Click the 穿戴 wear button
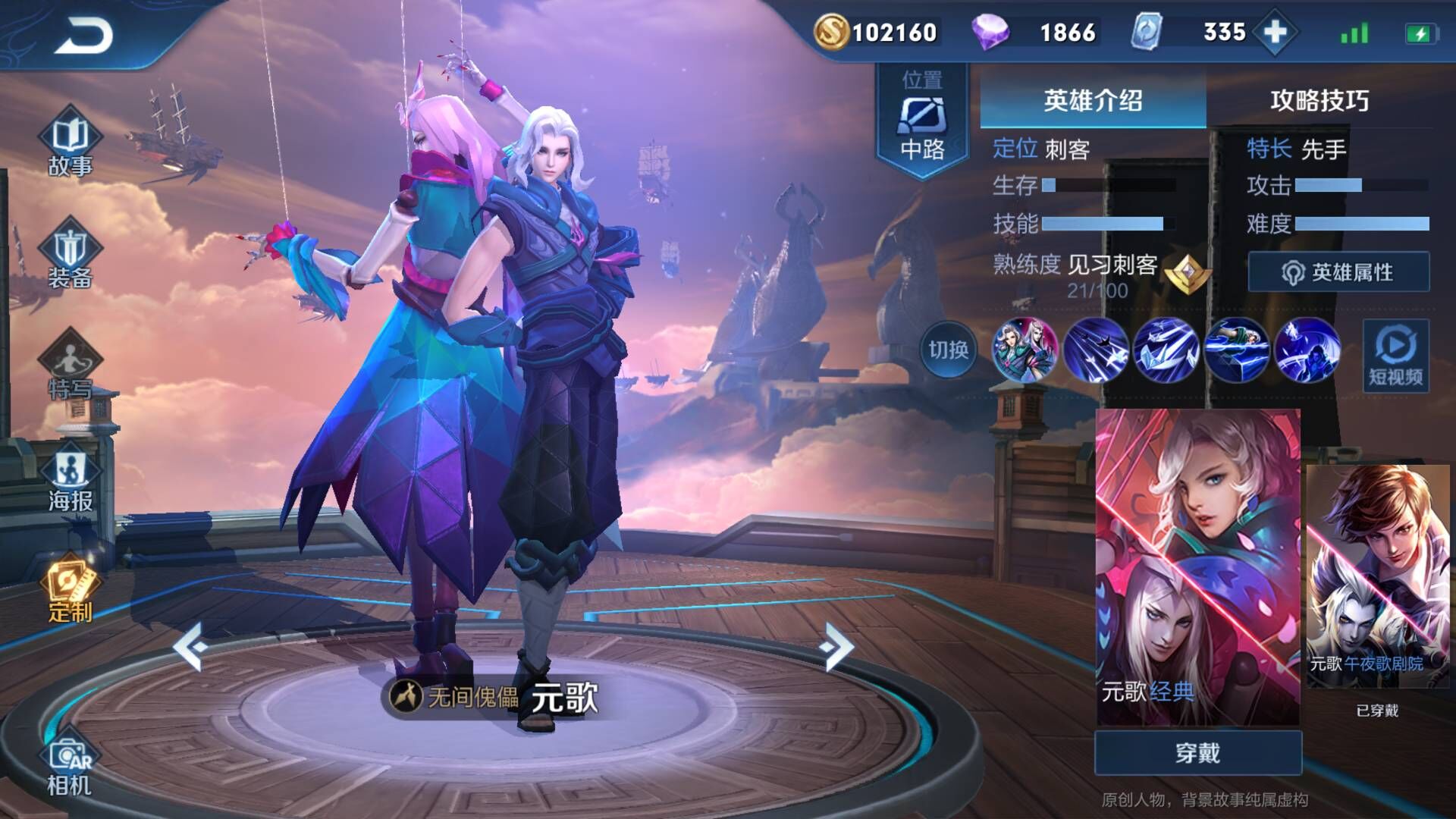Viewport: 1456px width, 819px height. (x=1197, y=753)
